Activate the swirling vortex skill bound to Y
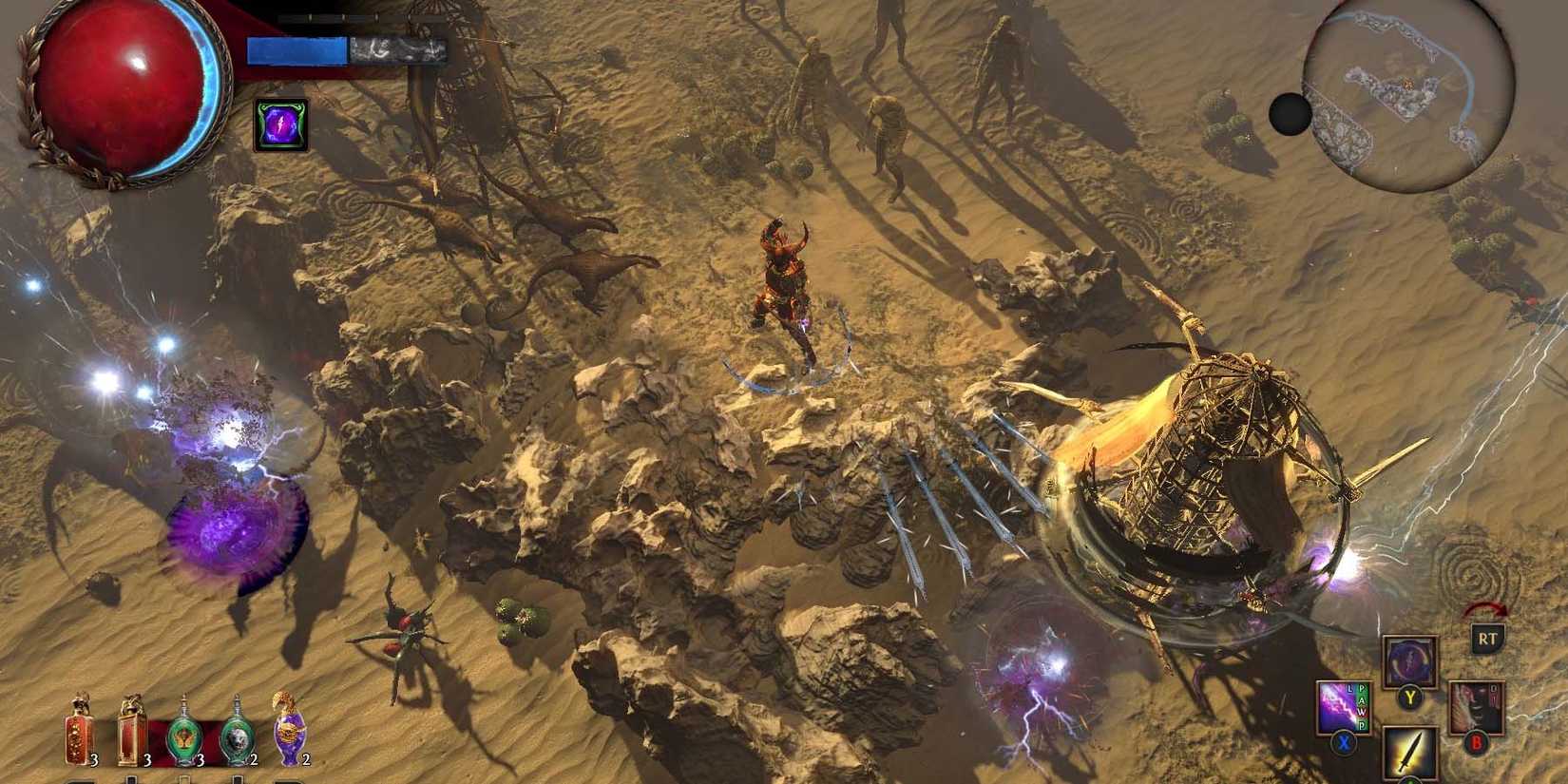Screen dimensions: 1568x784 pyautogui.click(x=1408, y=662)
